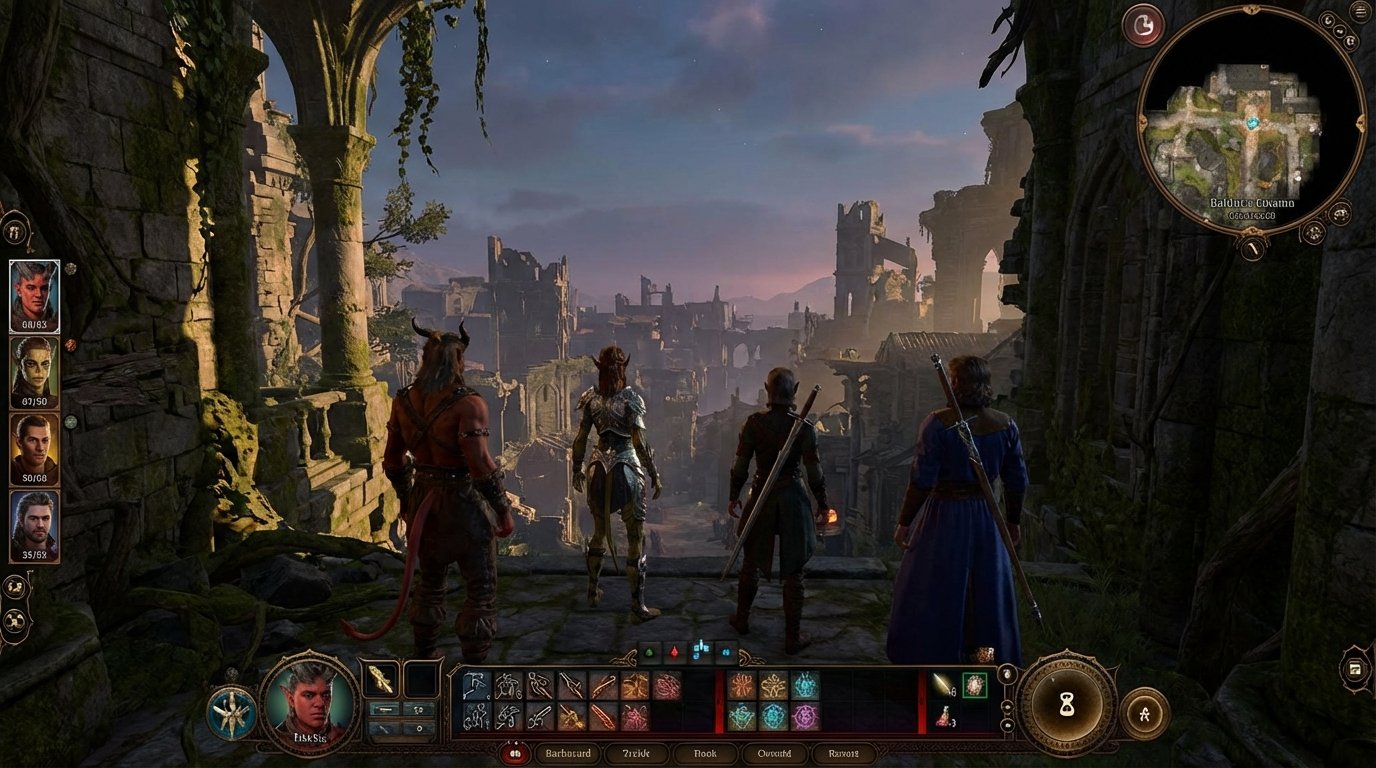The image size is (1376, 768).
Task: Switch to the Rook hotbar tab
Action: (705, 753)
